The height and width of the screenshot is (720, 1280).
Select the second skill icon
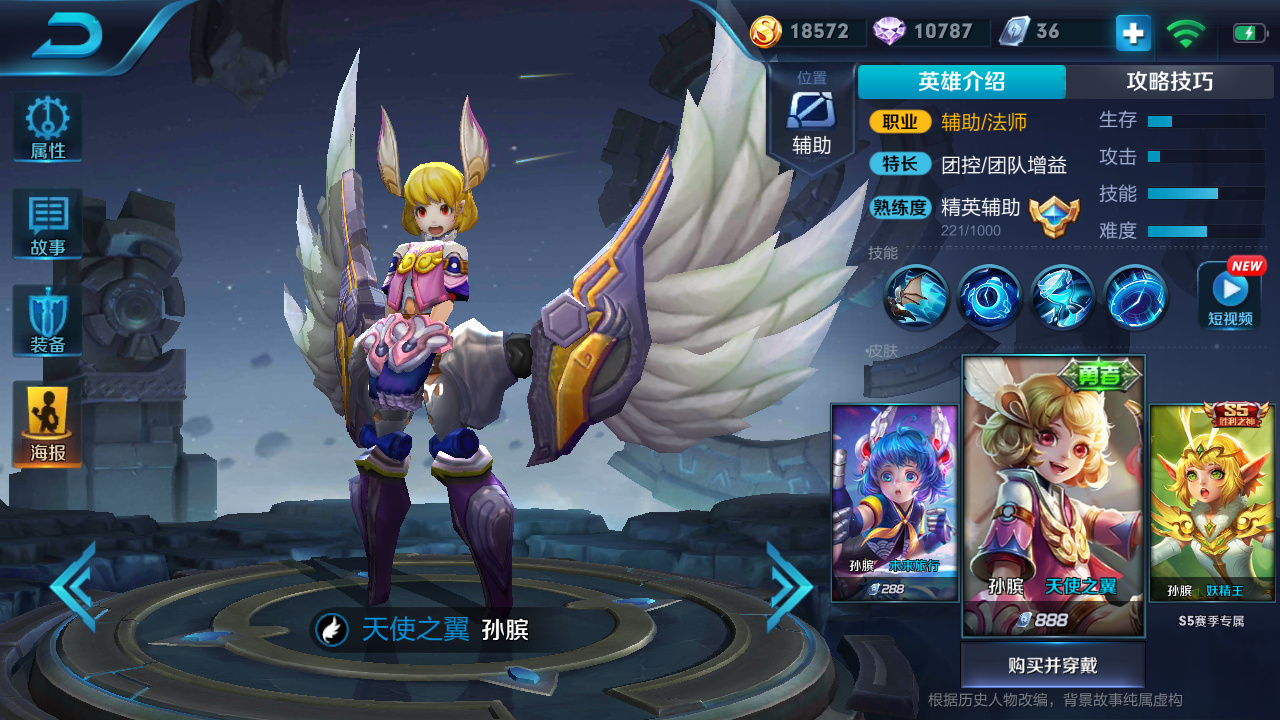click(989, 297)
